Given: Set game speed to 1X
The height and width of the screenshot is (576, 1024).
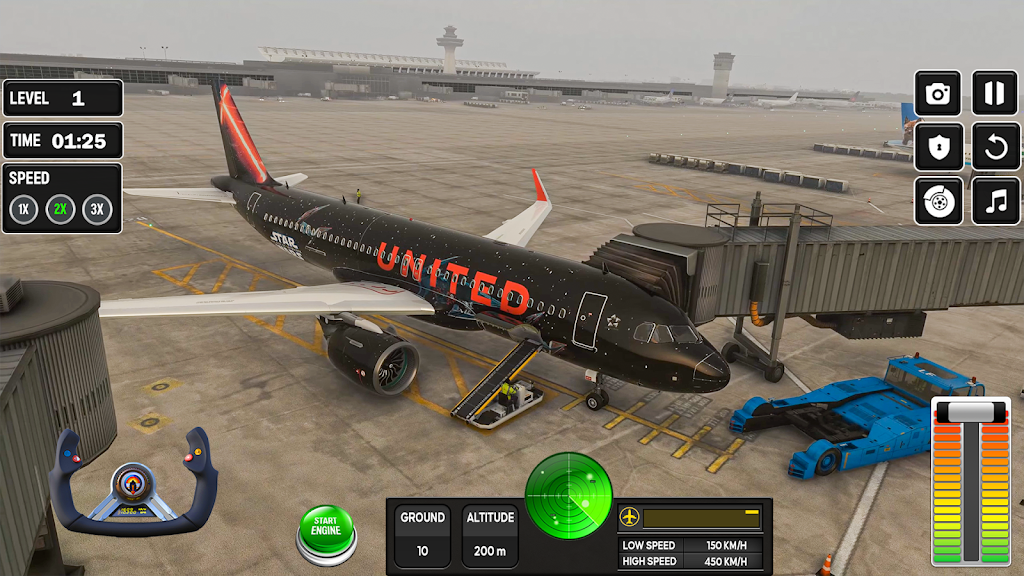Looking at the screenshot, I should point(24,210).
